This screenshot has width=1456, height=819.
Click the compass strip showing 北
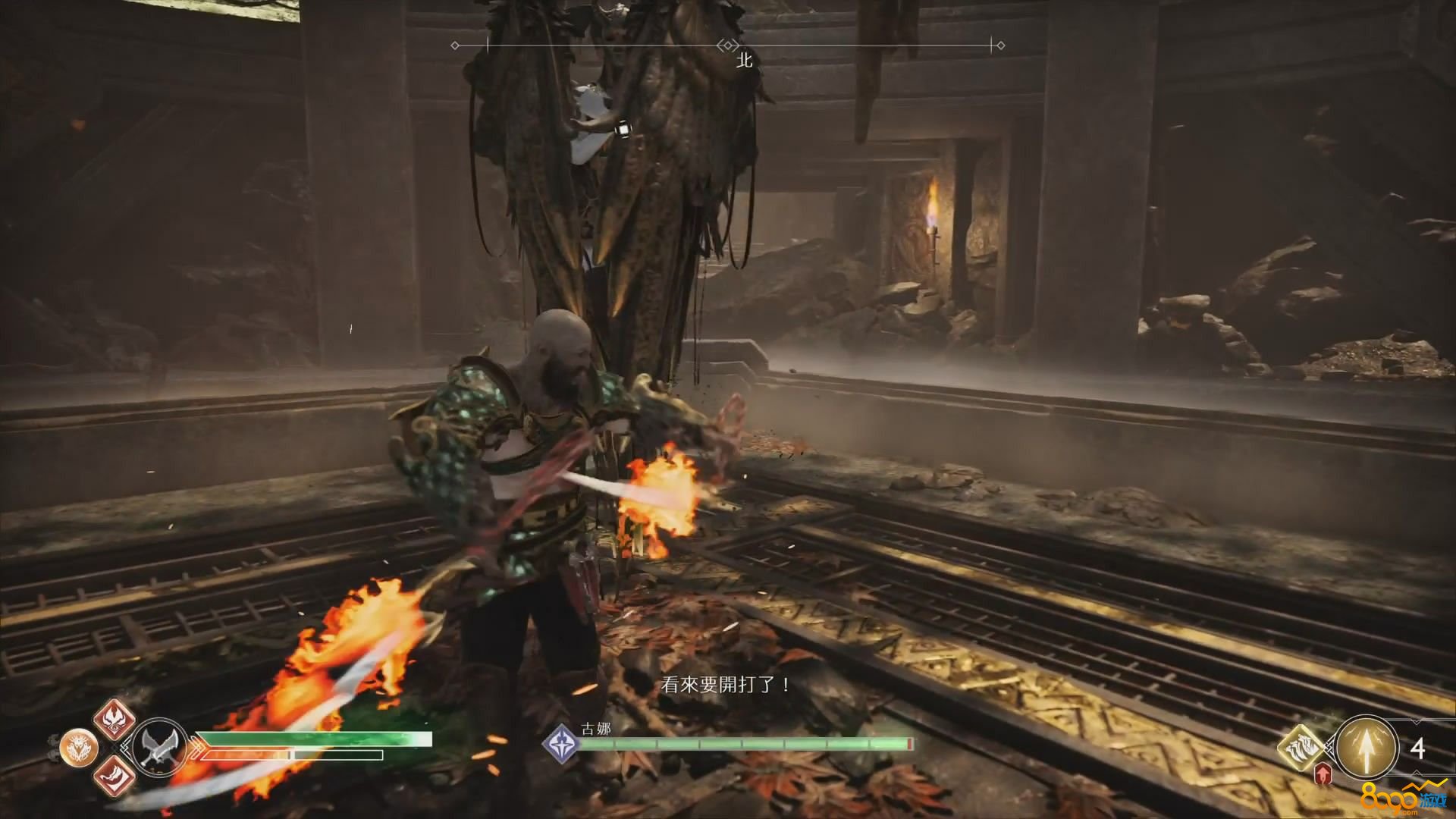(x=728, y=46)
